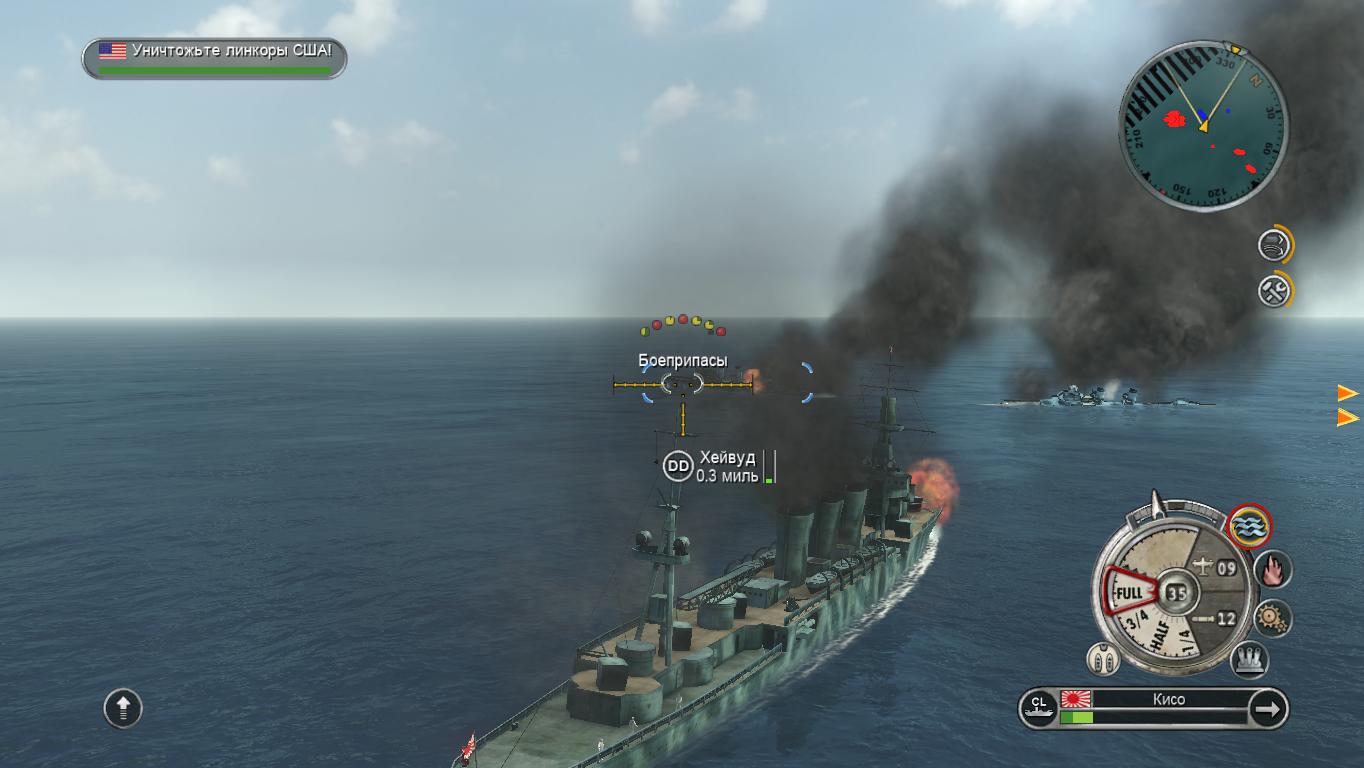Select the DD target marker for Хейвуд
Image resolution: width=1364 pixels, height=768 pixels.
point(678,466)
